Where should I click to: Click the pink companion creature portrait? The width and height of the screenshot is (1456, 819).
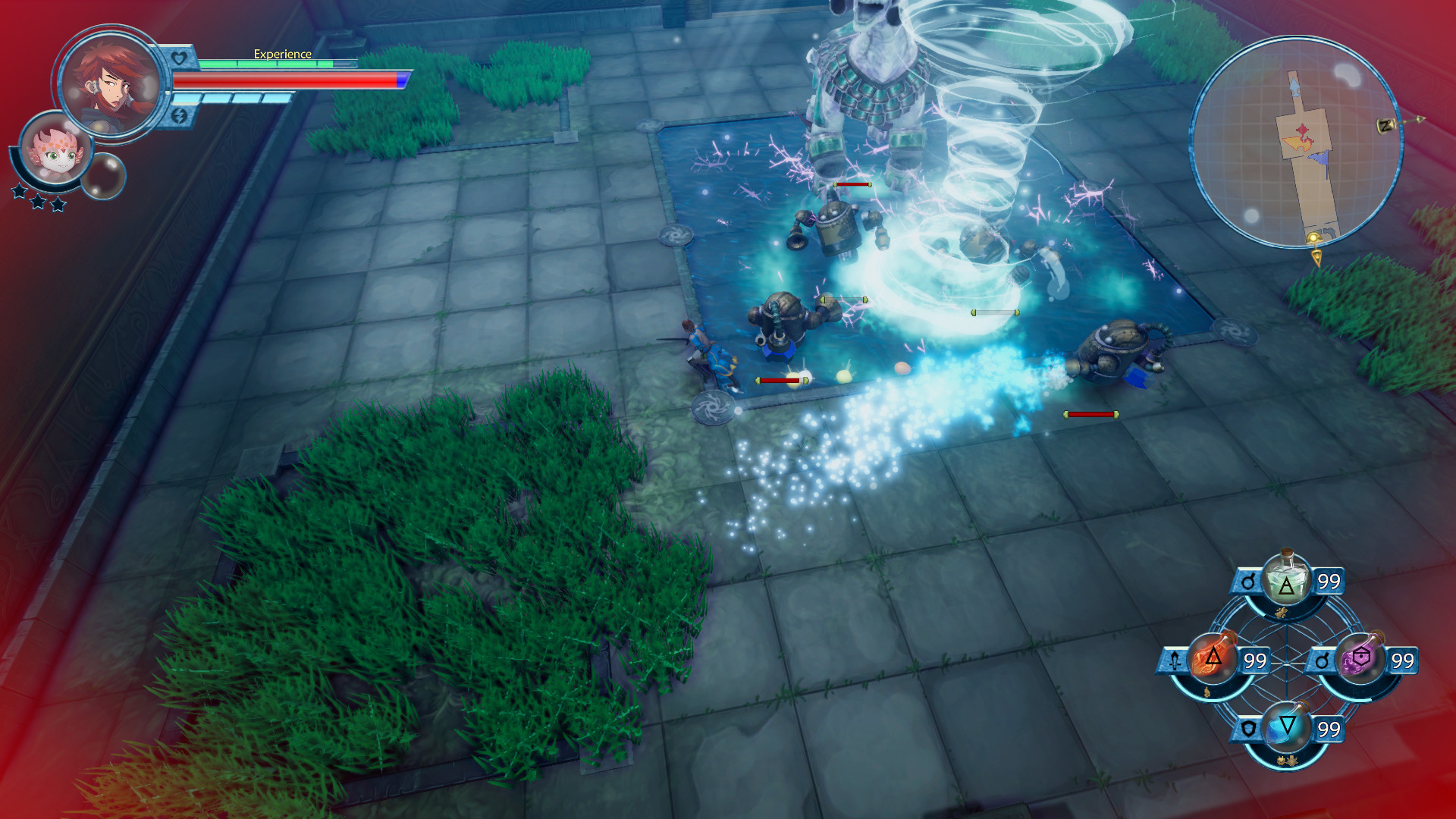coord(55,149)
